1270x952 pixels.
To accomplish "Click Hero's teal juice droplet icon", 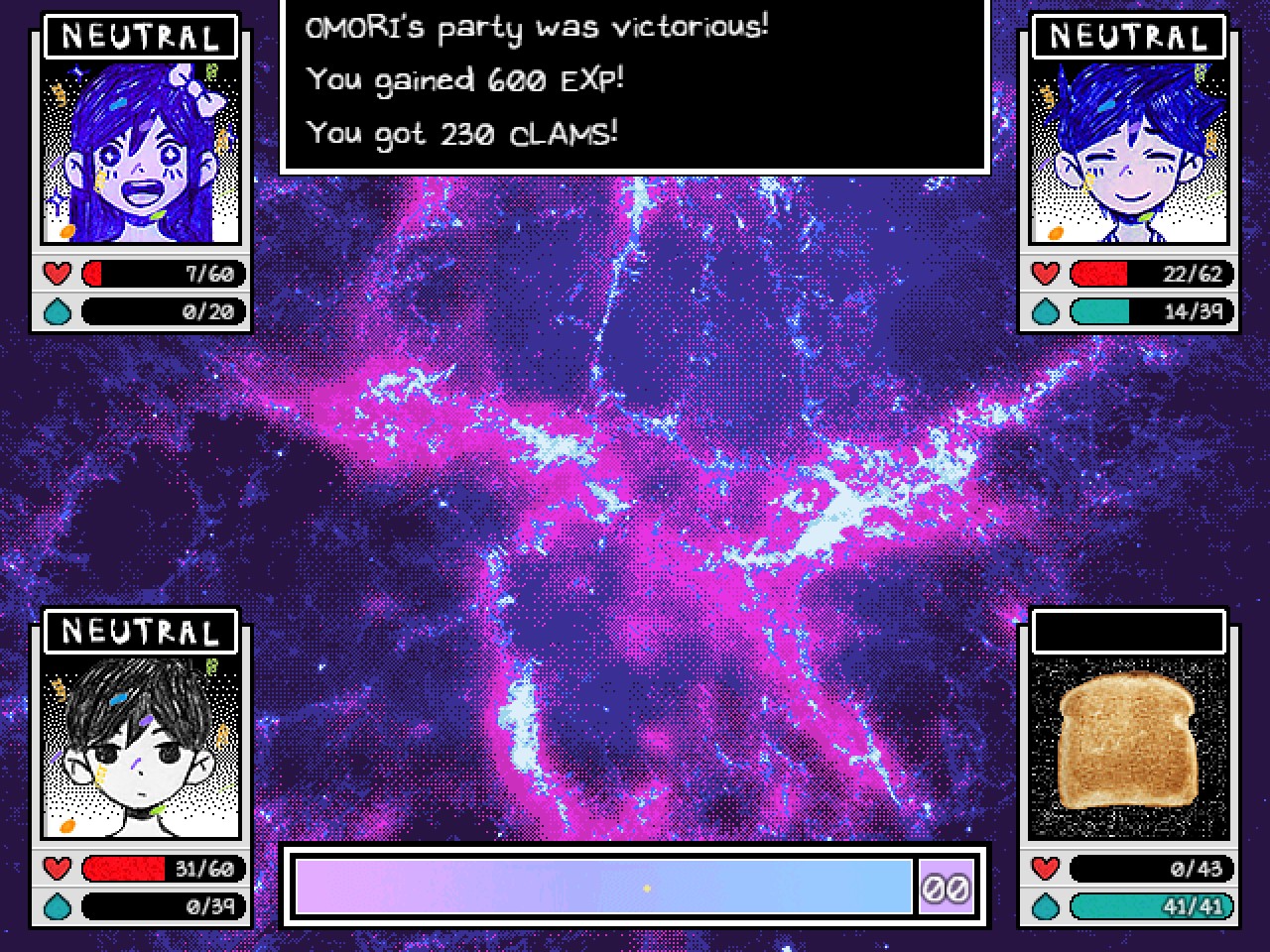I will [x=1045, y=310].
